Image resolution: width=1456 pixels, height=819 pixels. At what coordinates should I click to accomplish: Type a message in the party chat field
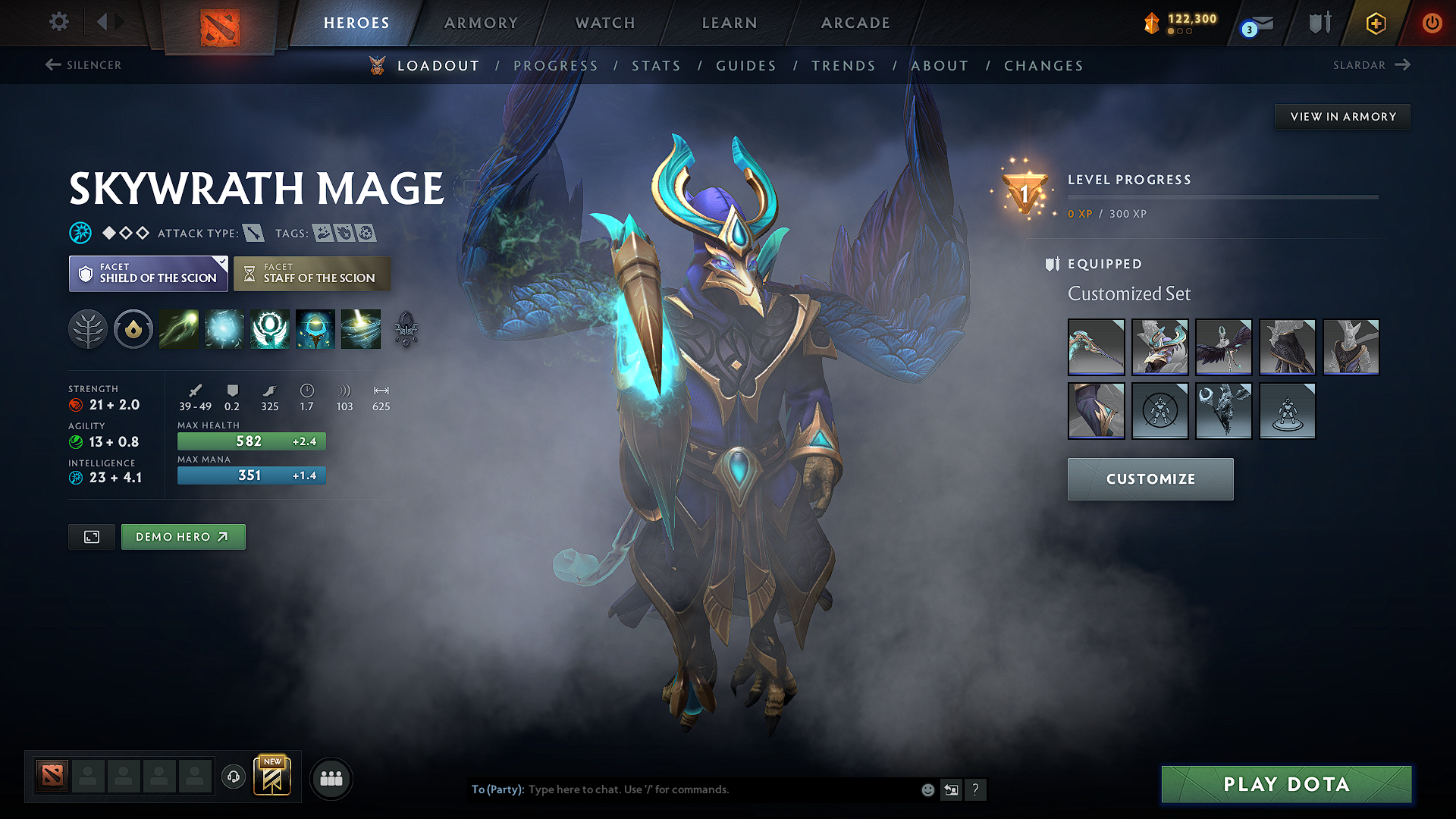click(682, 789)
